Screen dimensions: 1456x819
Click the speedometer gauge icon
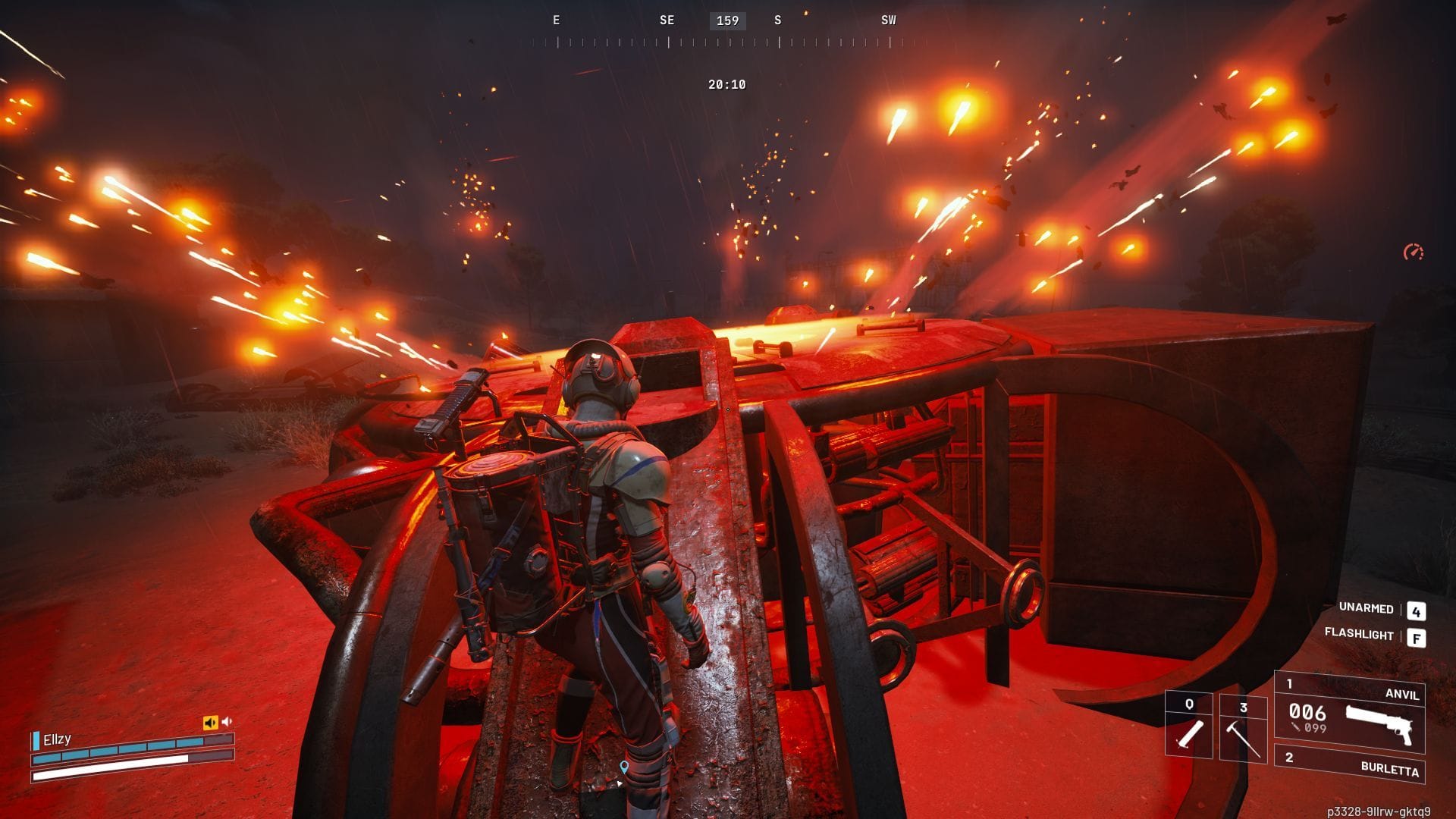click(x=1414, y=252)
